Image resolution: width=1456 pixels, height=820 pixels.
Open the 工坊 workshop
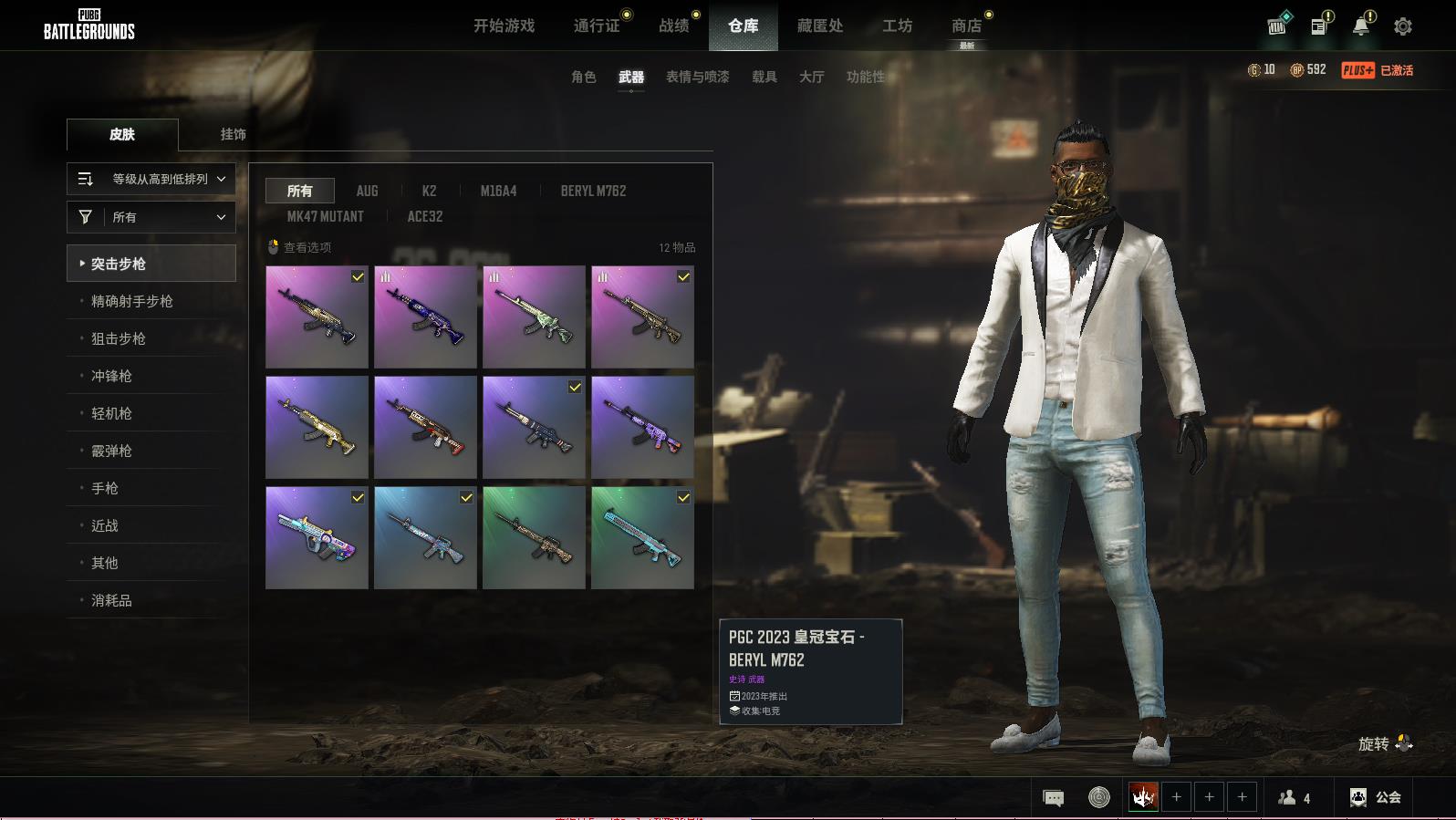pos(897,26)
